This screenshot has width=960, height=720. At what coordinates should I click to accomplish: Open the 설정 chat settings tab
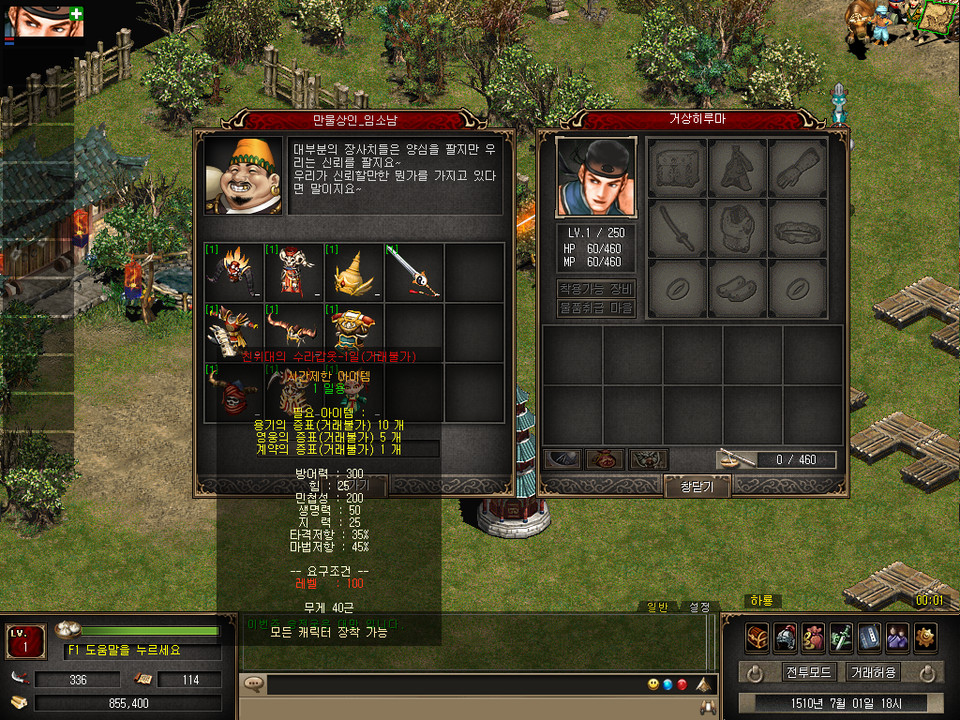[698, 607]
